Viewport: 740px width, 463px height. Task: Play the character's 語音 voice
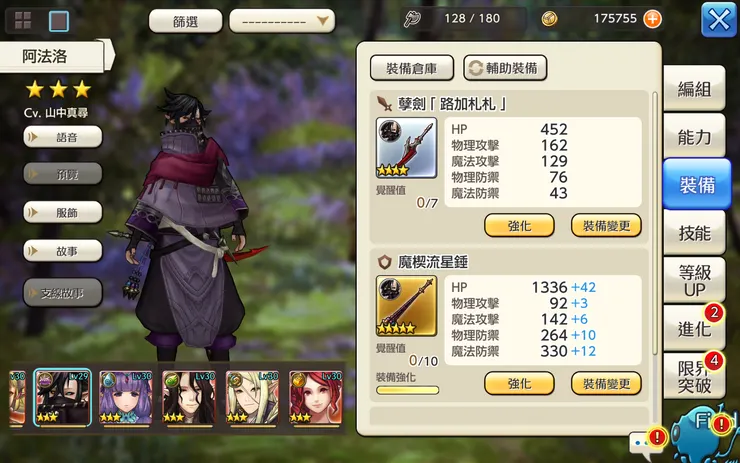[63, 138]
